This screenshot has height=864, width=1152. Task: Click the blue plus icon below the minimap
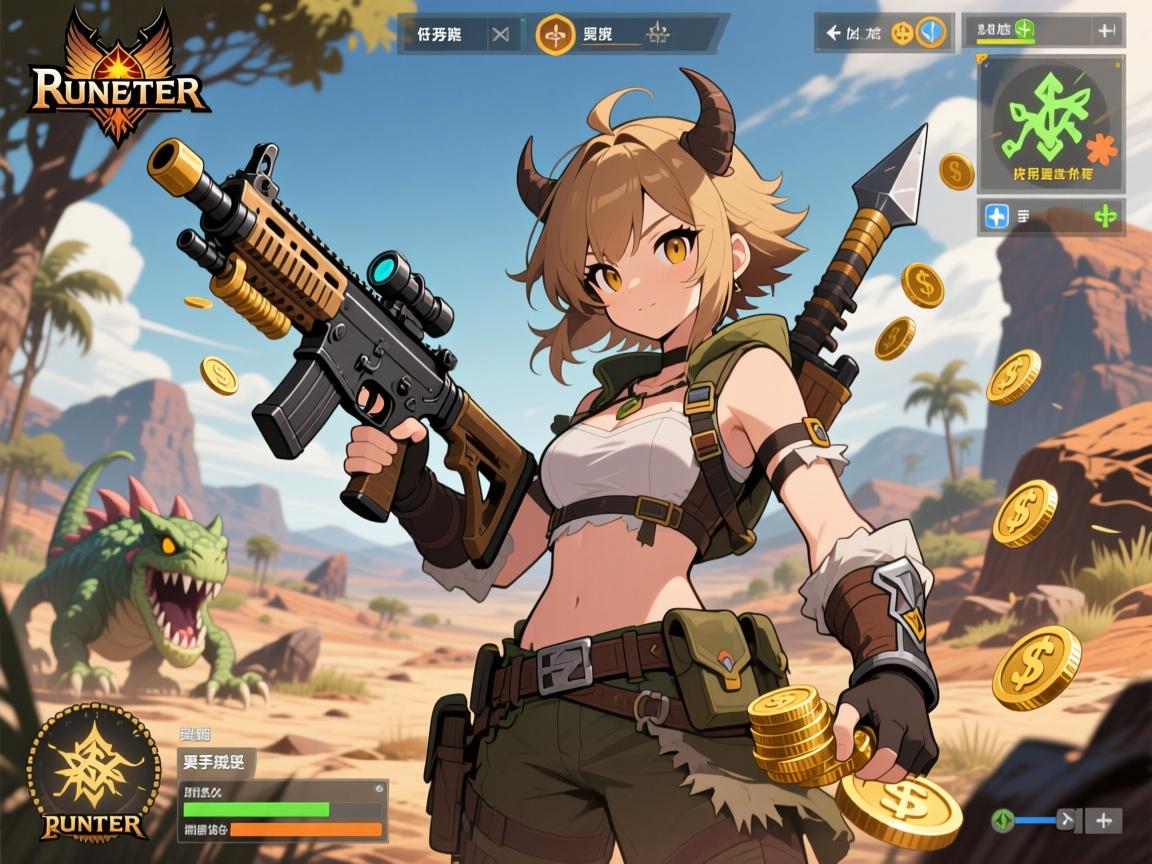click(x=996, y=216)
